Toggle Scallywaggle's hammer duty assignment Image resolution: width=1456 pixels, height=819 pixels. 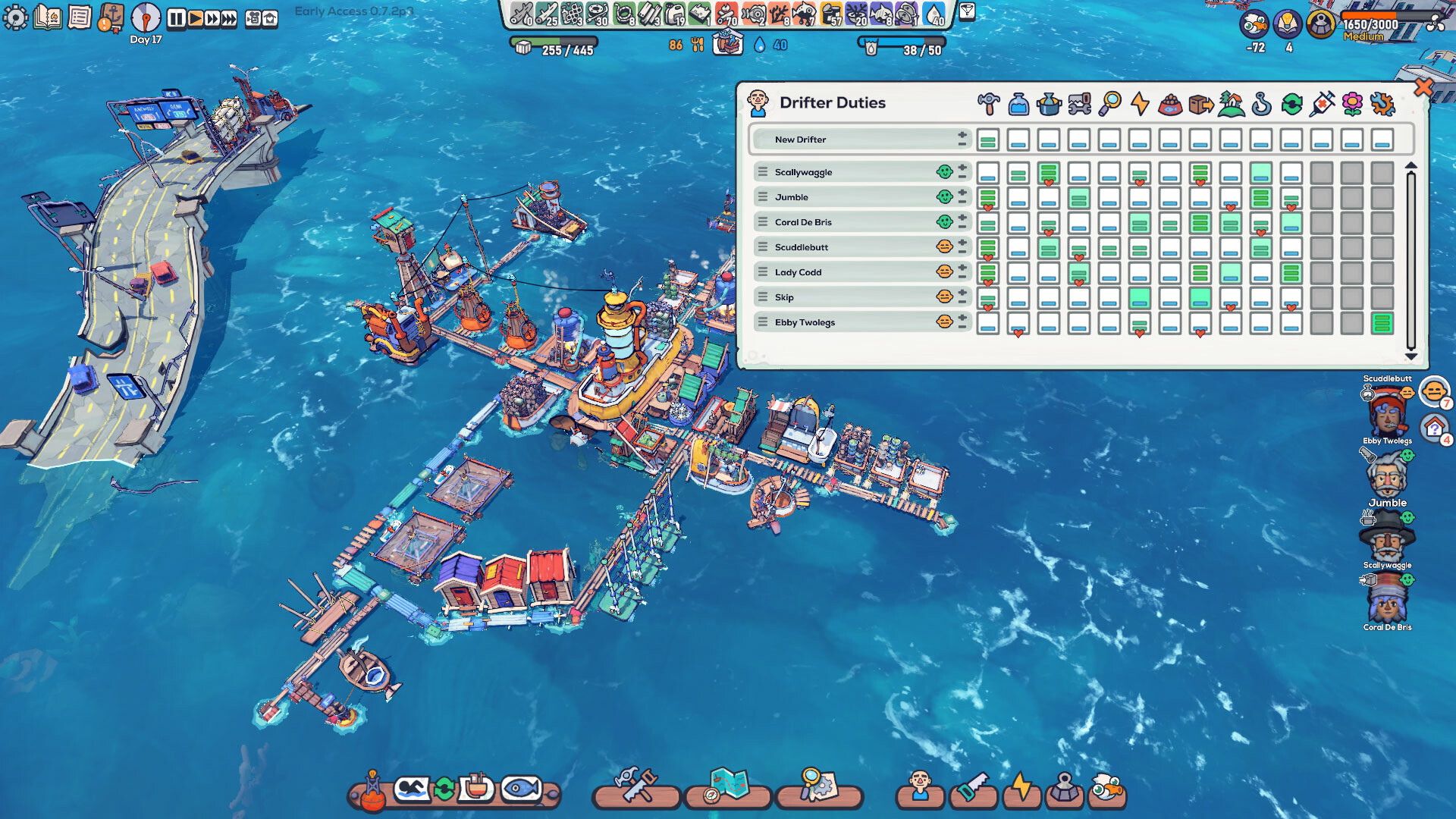click(990, 172)
